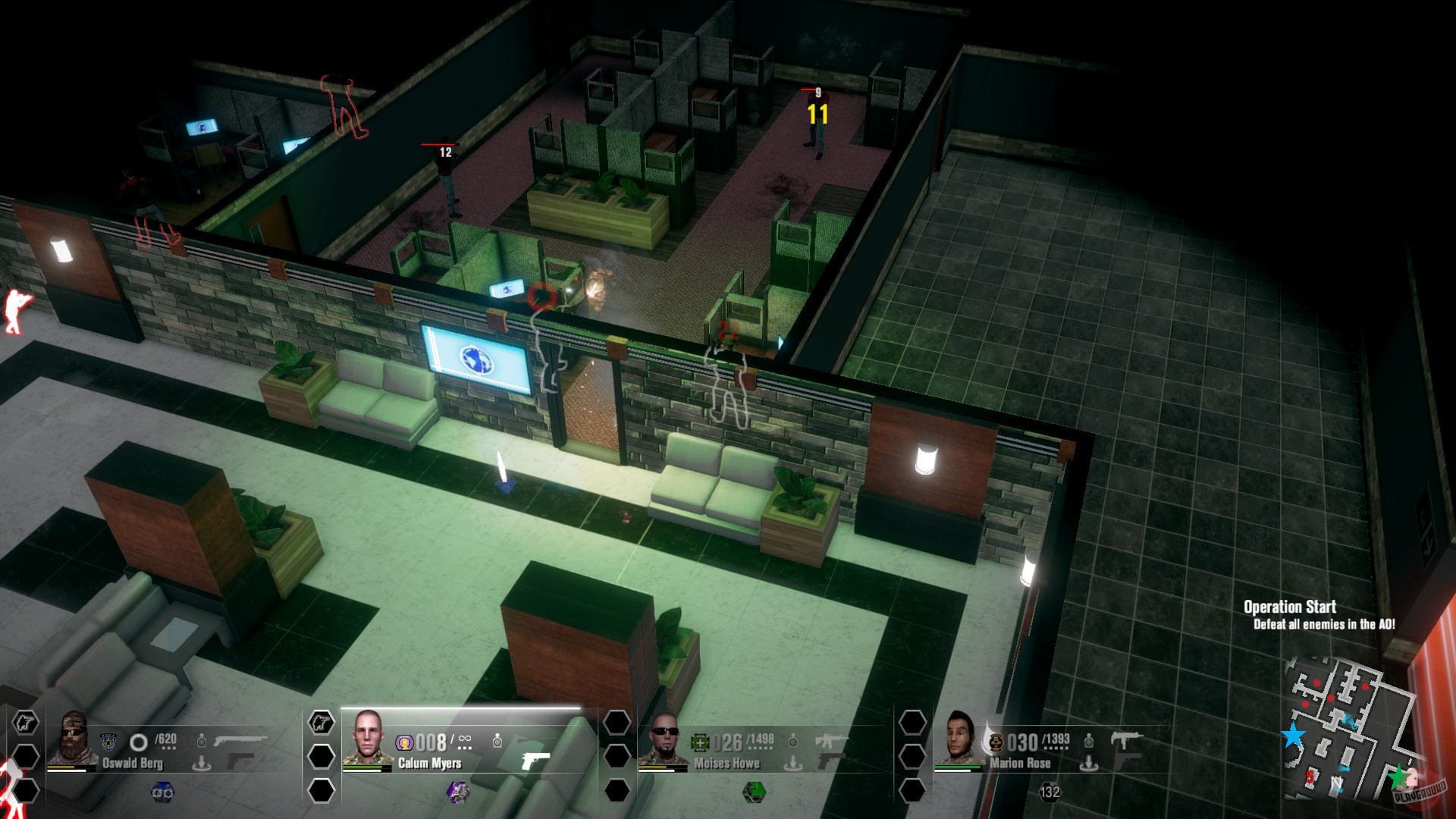Click the shooter-pose hex icon above Calum's portrait
Image resolution: width=1456 pixels, height=819 pixels.
321,723
